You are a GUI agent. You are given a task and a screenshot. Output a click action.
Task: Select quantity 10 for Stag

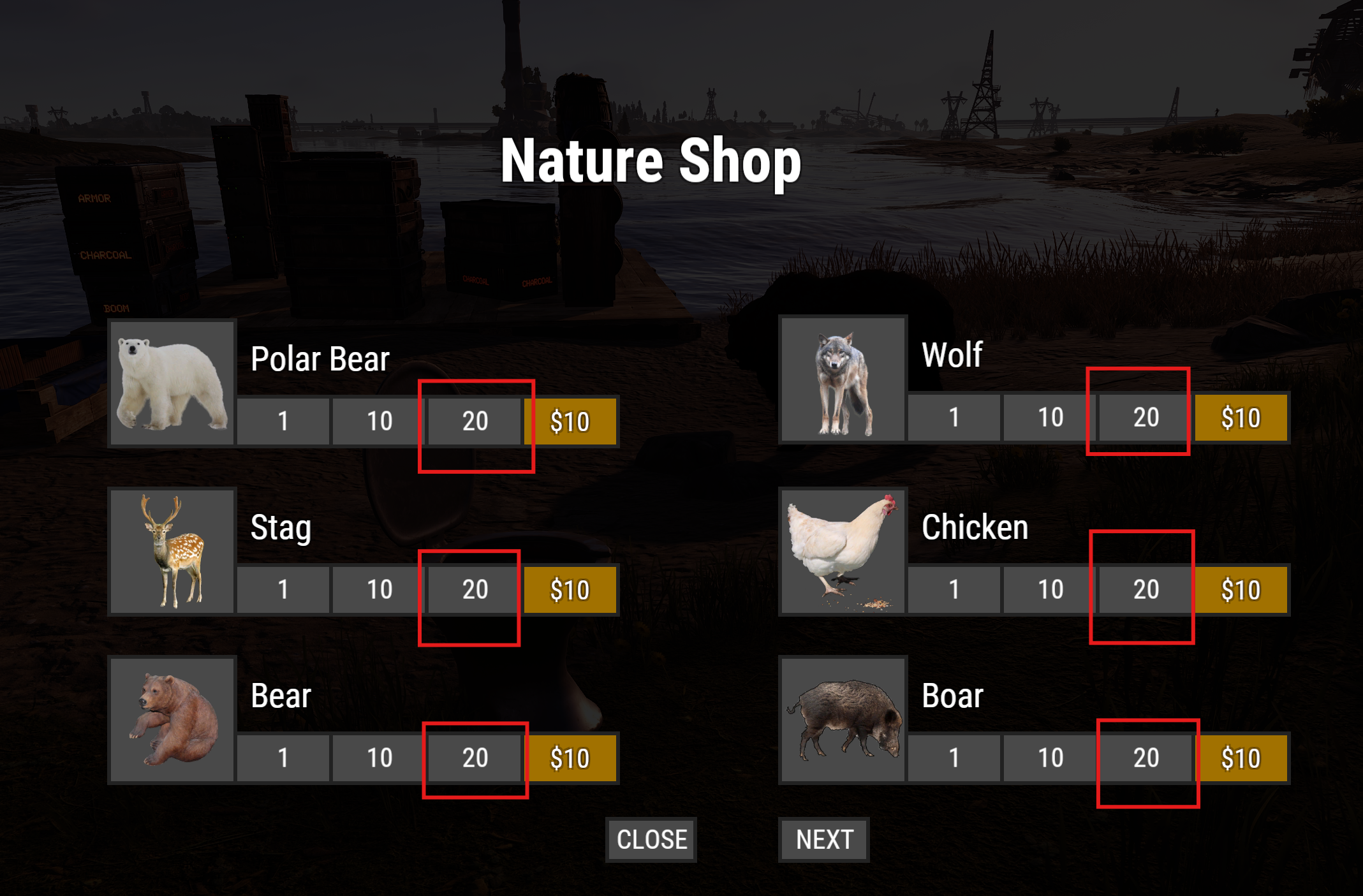pos(379,589)
